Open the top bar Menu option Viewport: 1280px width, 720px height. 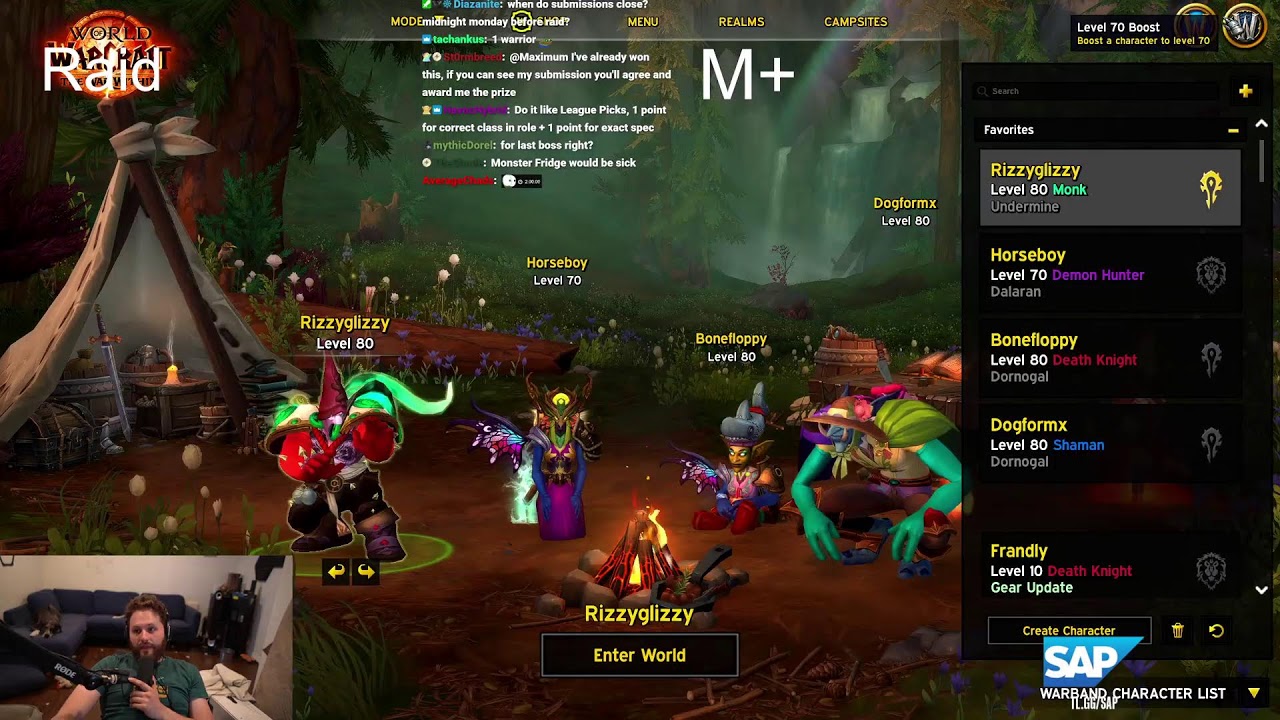coord(643,22)
